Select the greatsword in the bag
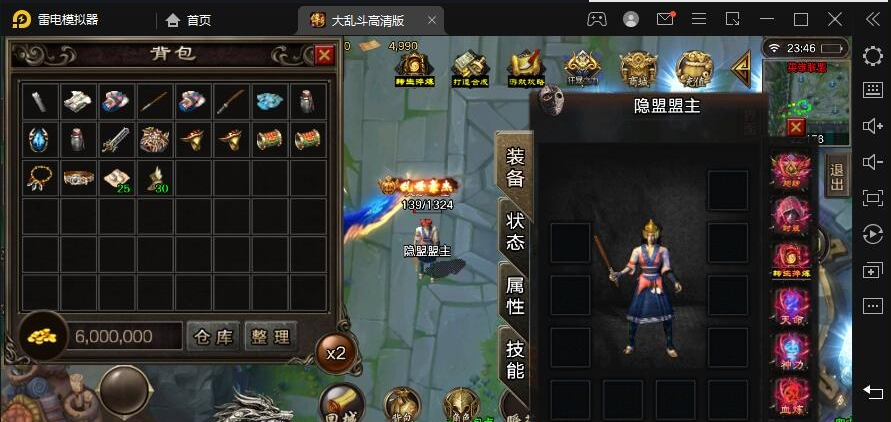Viewport: 891px width, 422px height. pos(115,139)
